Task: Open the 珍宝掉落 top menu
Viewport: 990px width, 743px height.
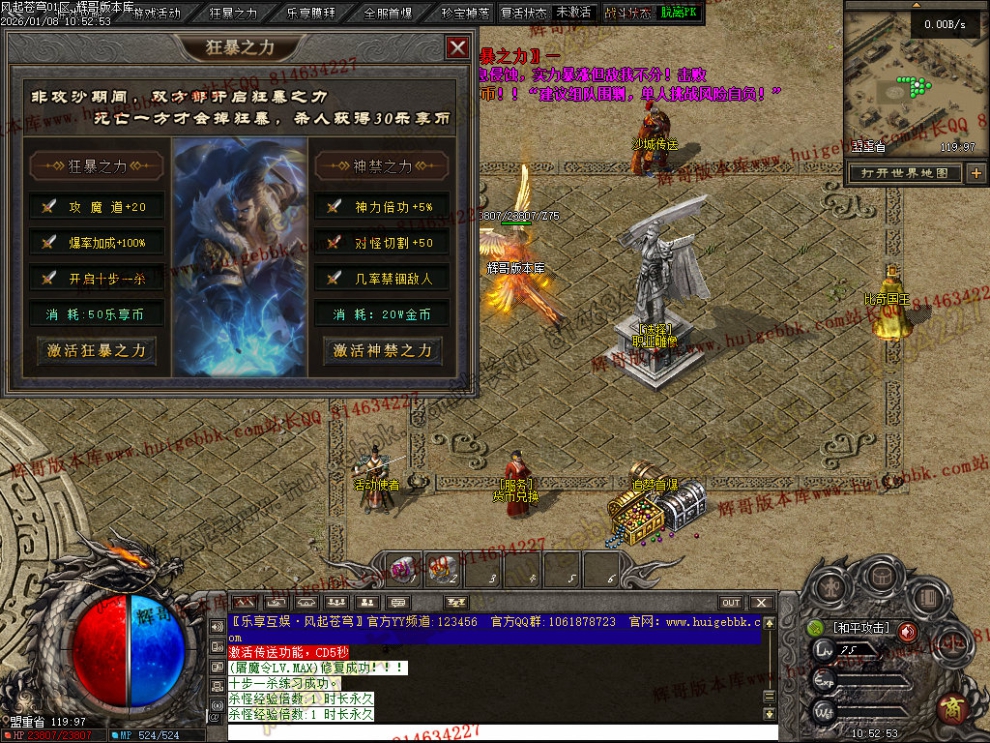Action: click(465, 13)
